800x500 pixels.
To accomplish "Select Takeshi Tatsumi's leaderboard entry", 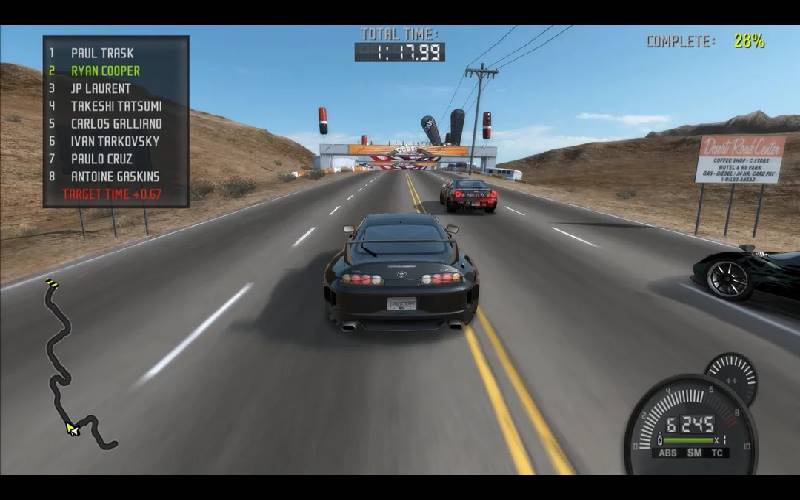I will click(x=115, y=106).
